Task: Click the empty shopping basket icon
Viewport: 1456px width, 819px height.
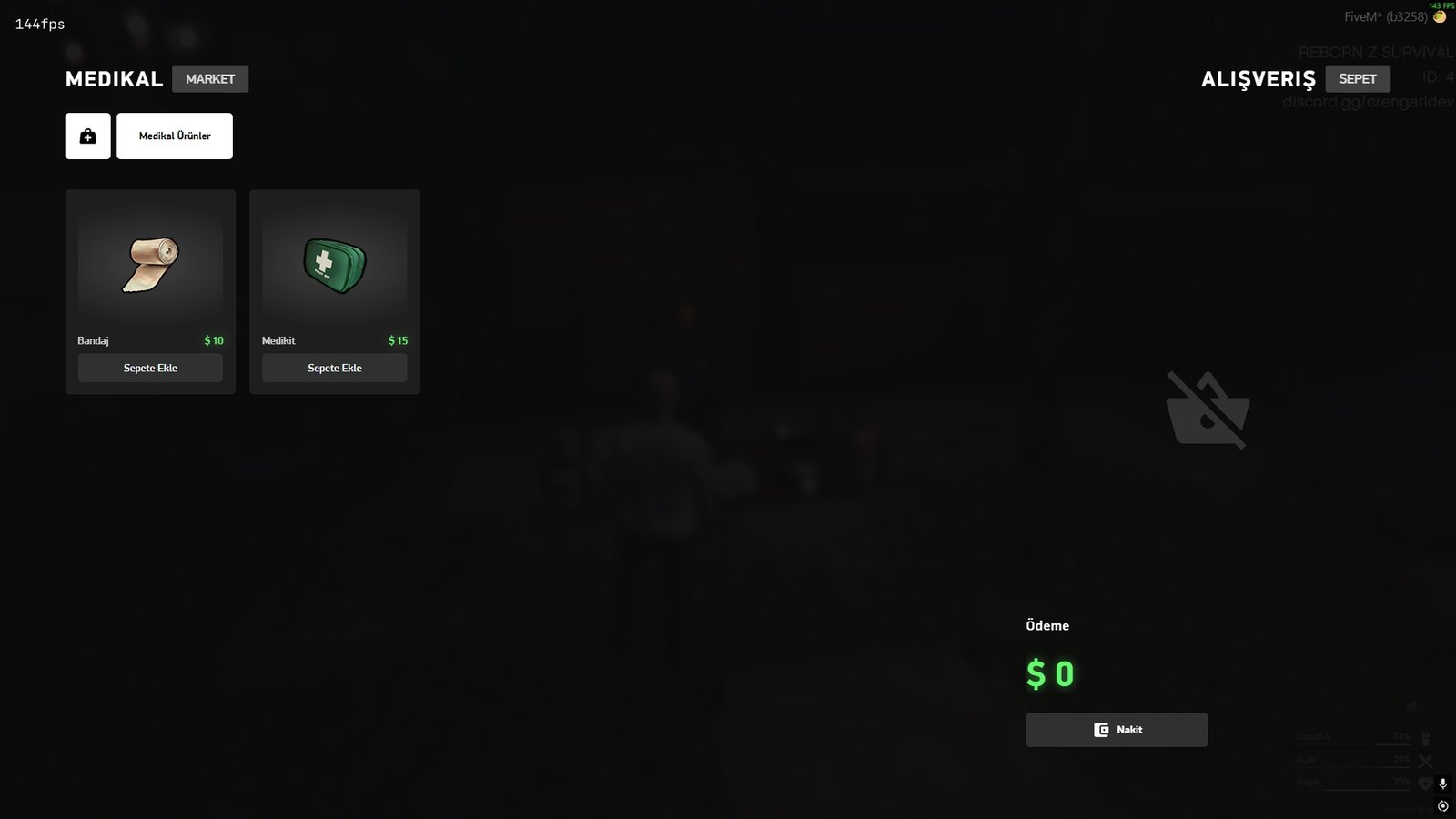Action: (1206, 409)
